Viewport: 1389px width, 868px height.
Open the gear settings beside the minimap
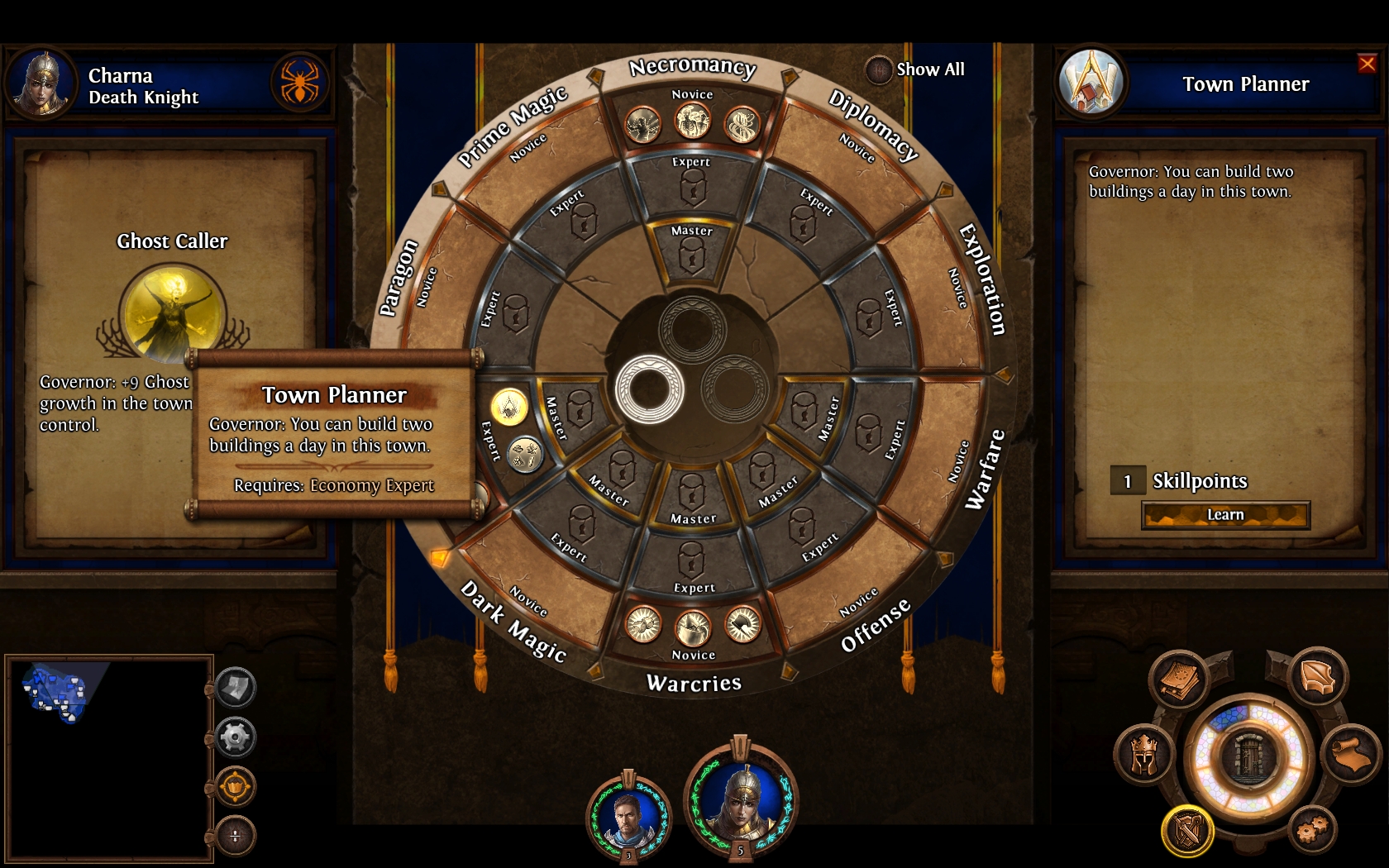[x=236, y=737]
